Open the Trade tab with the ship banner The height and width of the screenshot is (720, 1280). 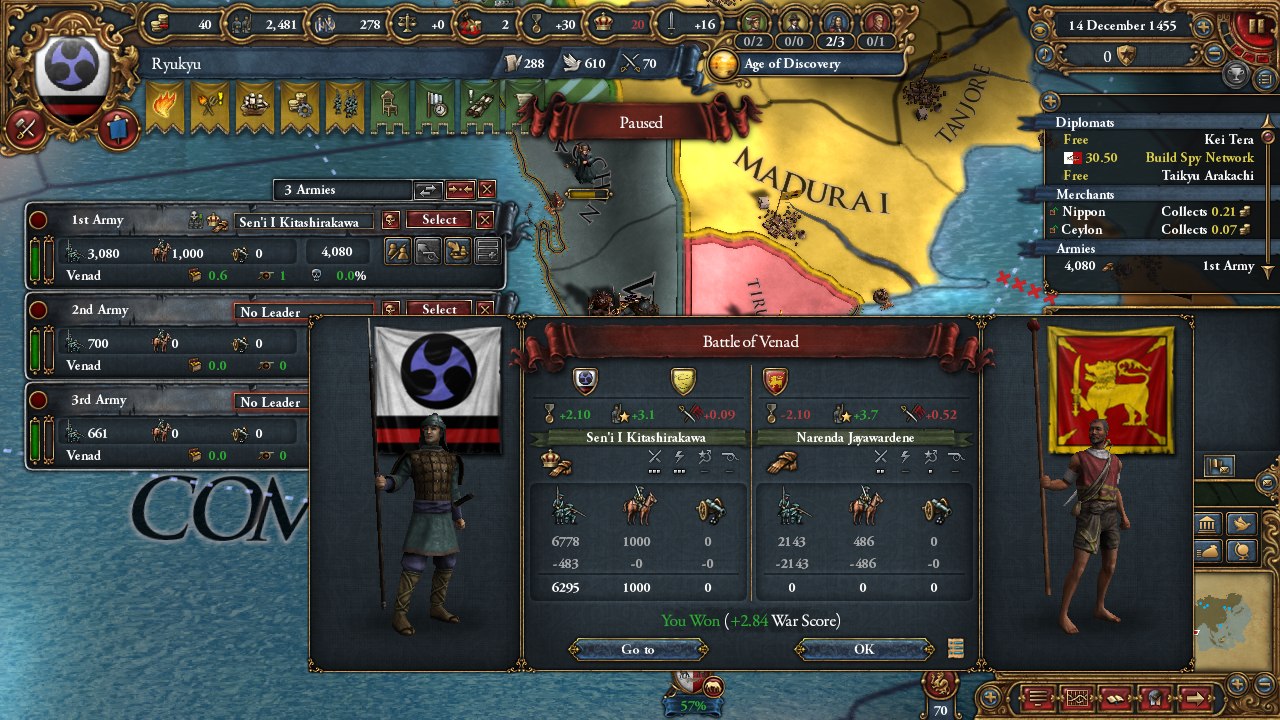tap(253, 105)
